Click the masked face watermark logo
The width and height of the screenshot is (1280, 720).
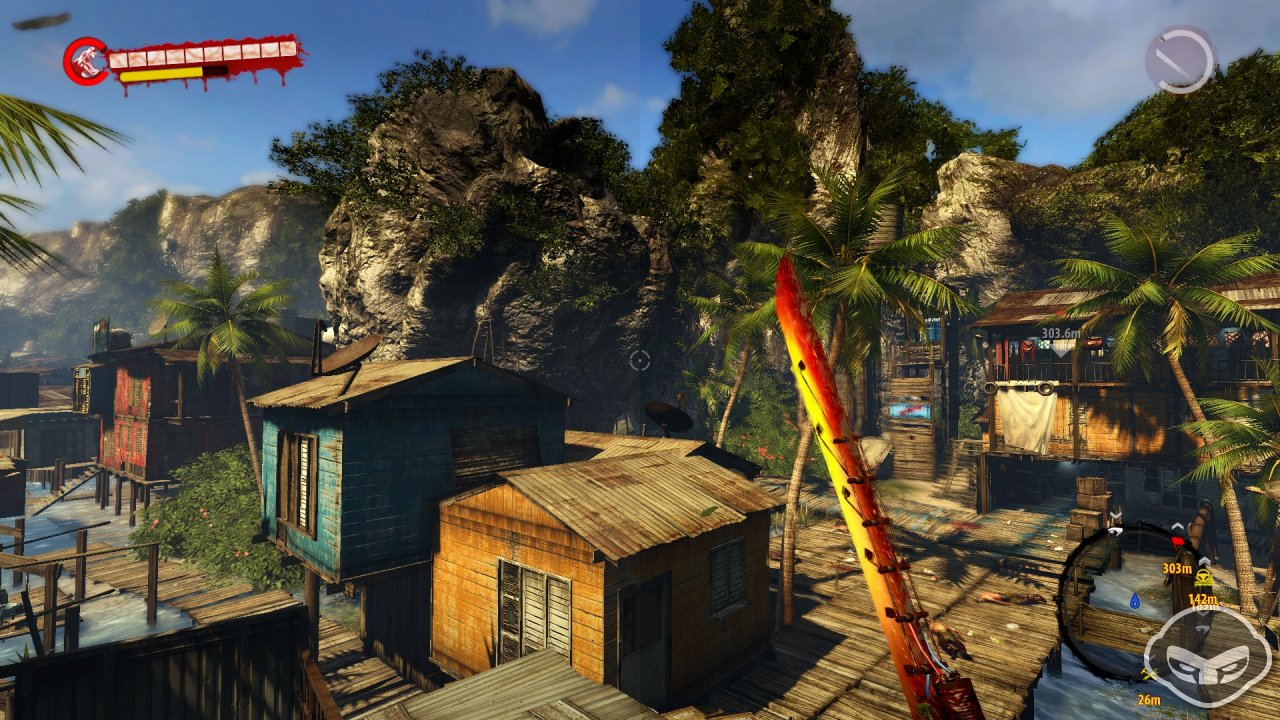[1207, 656]
